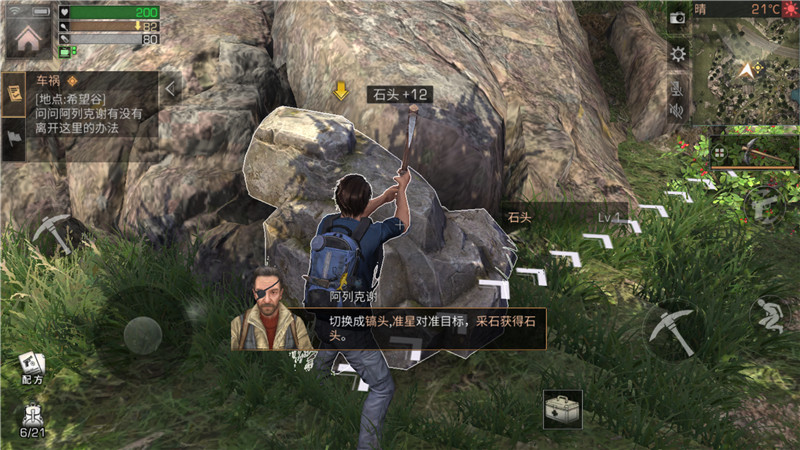The width and height of the screenshot is (800, 450).
Task: Open the home shelter menu icon
Action: (28, 36)
